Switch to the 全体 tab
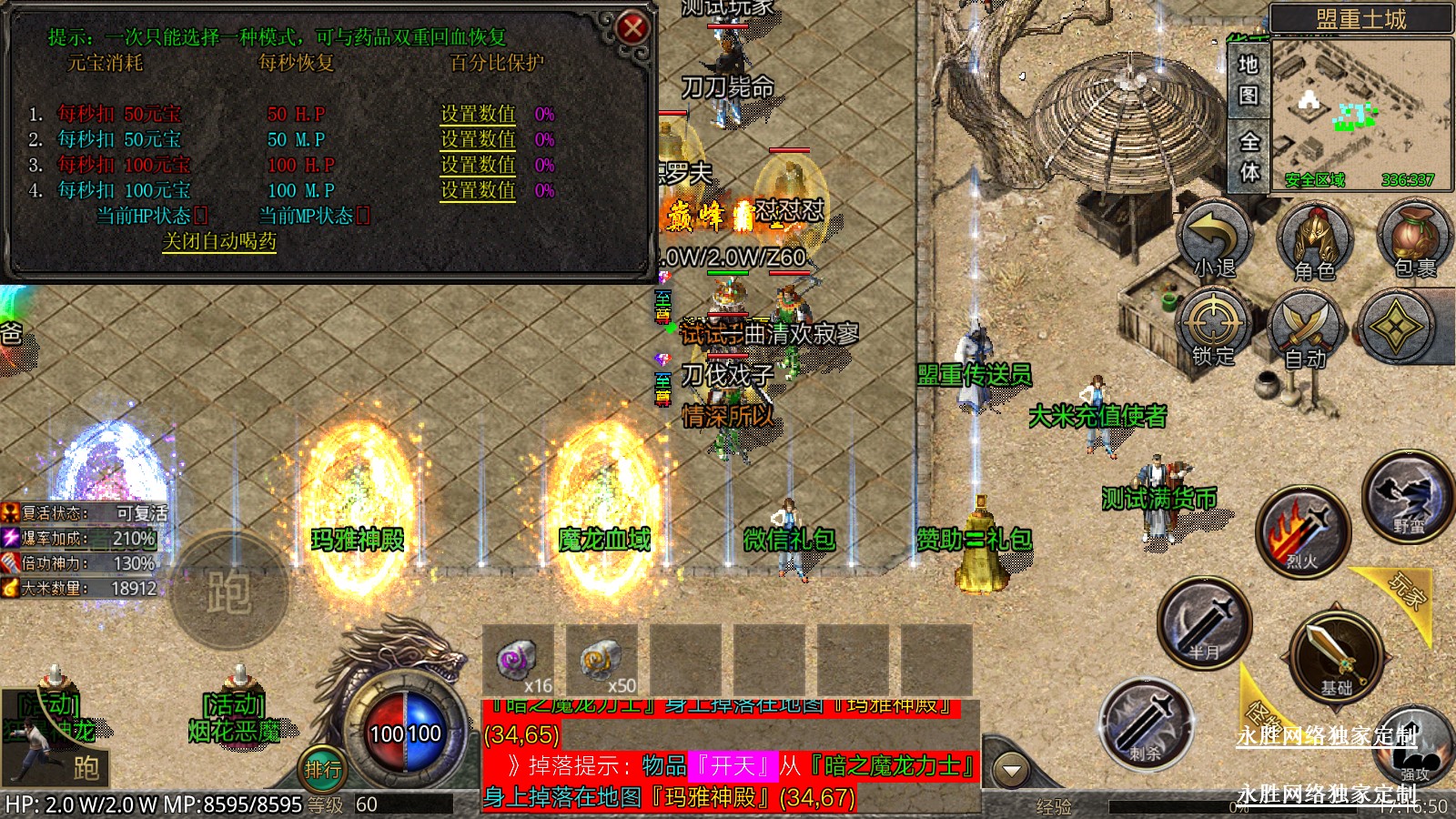Screen dimensions: 1456x819 pyautogui.click(x=1249, y=156)
